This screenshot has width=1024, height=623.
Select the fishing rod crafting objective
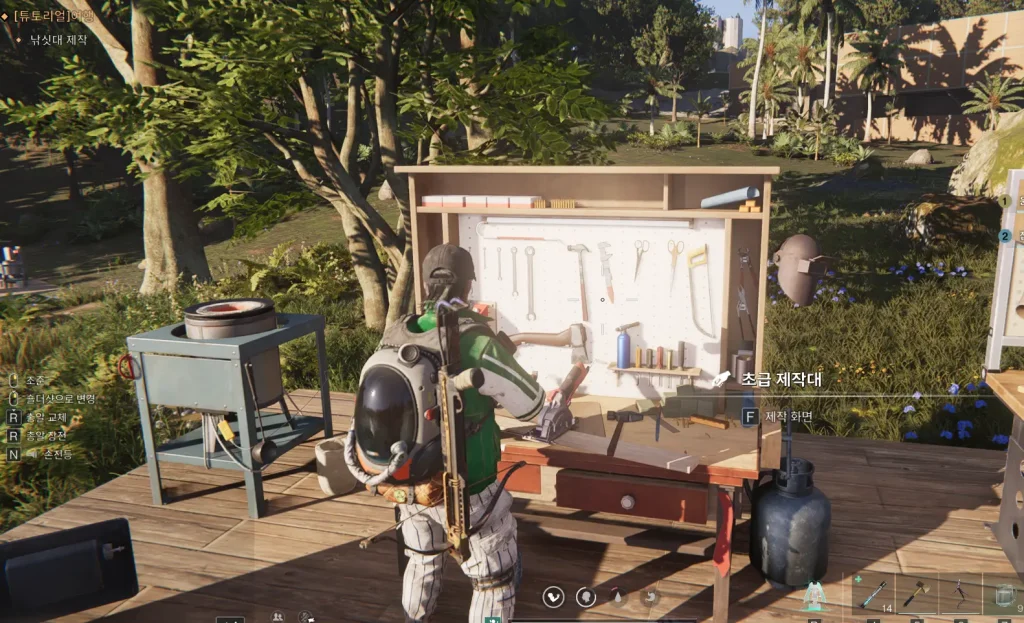tap(57, 40)
